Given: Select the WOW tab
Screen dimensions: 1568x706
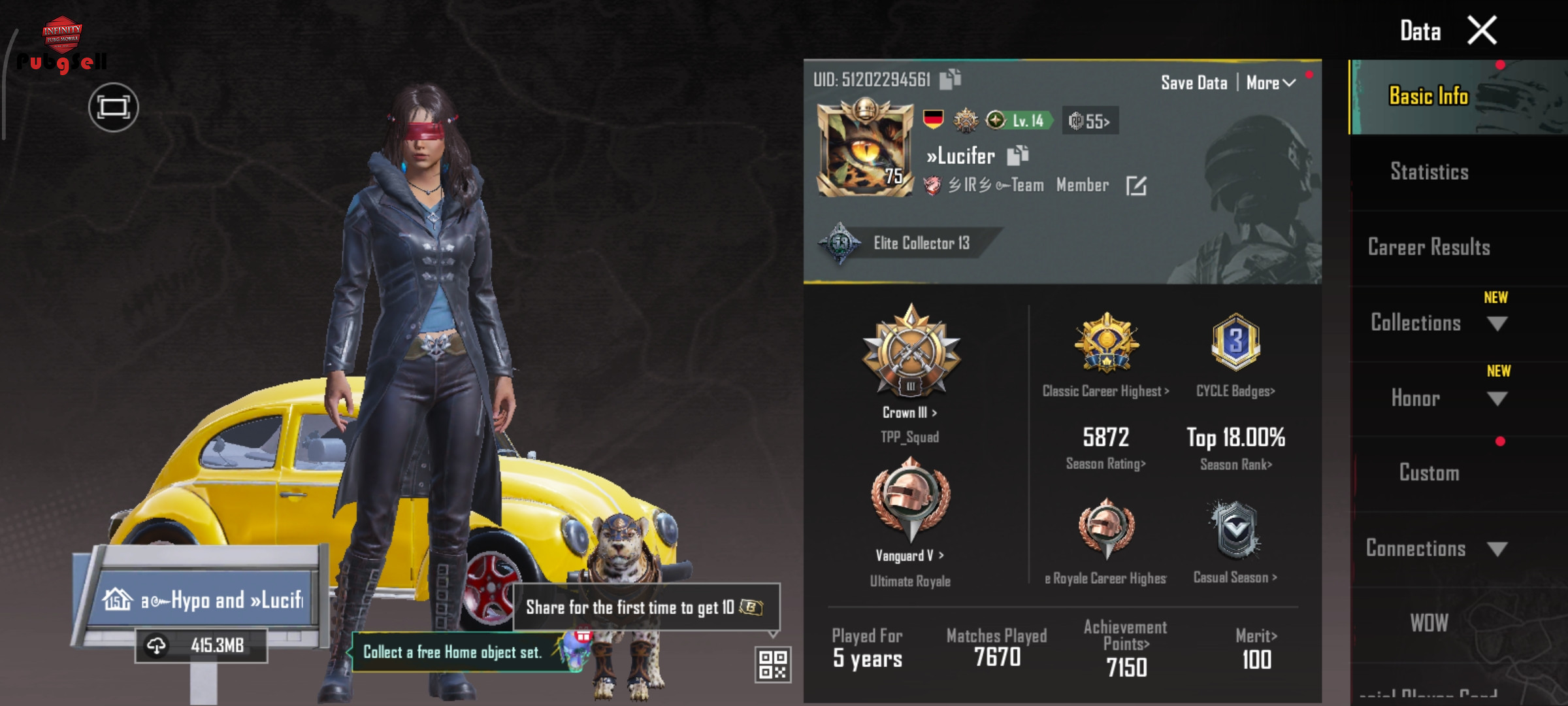Looking at the screenshot, I should pos(1429,623).
